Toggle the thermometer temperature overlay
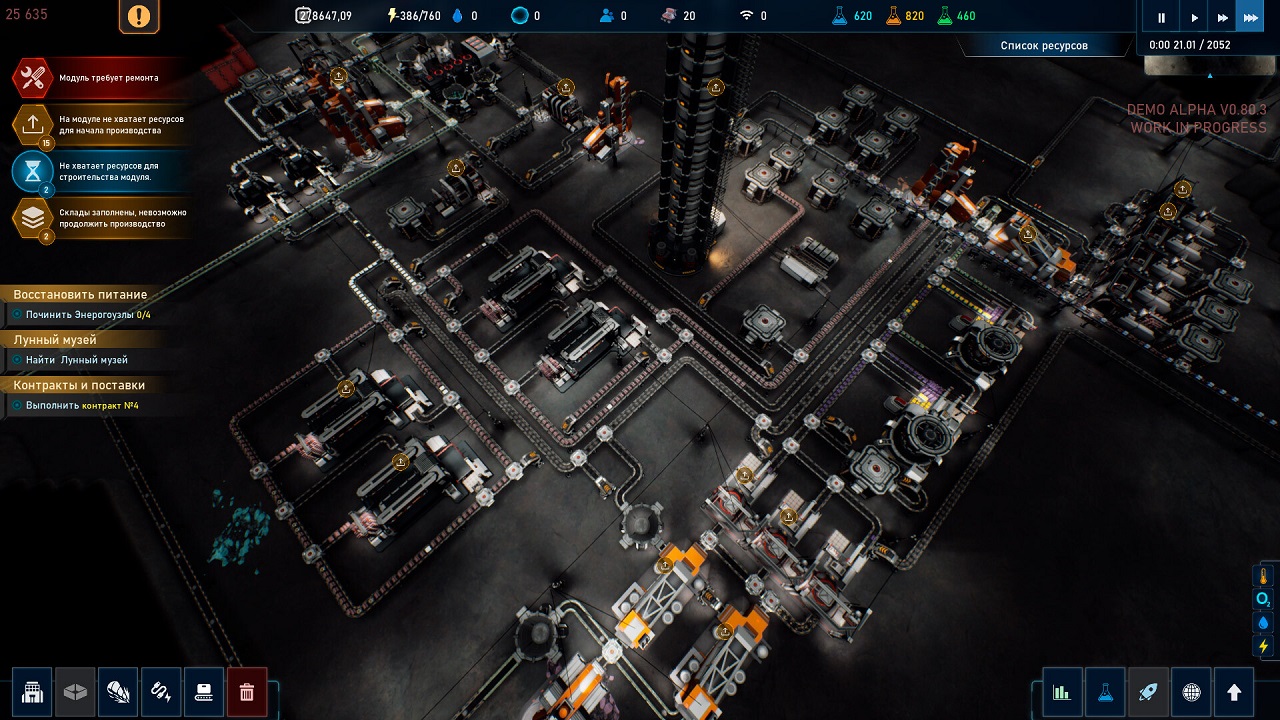Screen dimensions: 1280x720 (1263, 576)
